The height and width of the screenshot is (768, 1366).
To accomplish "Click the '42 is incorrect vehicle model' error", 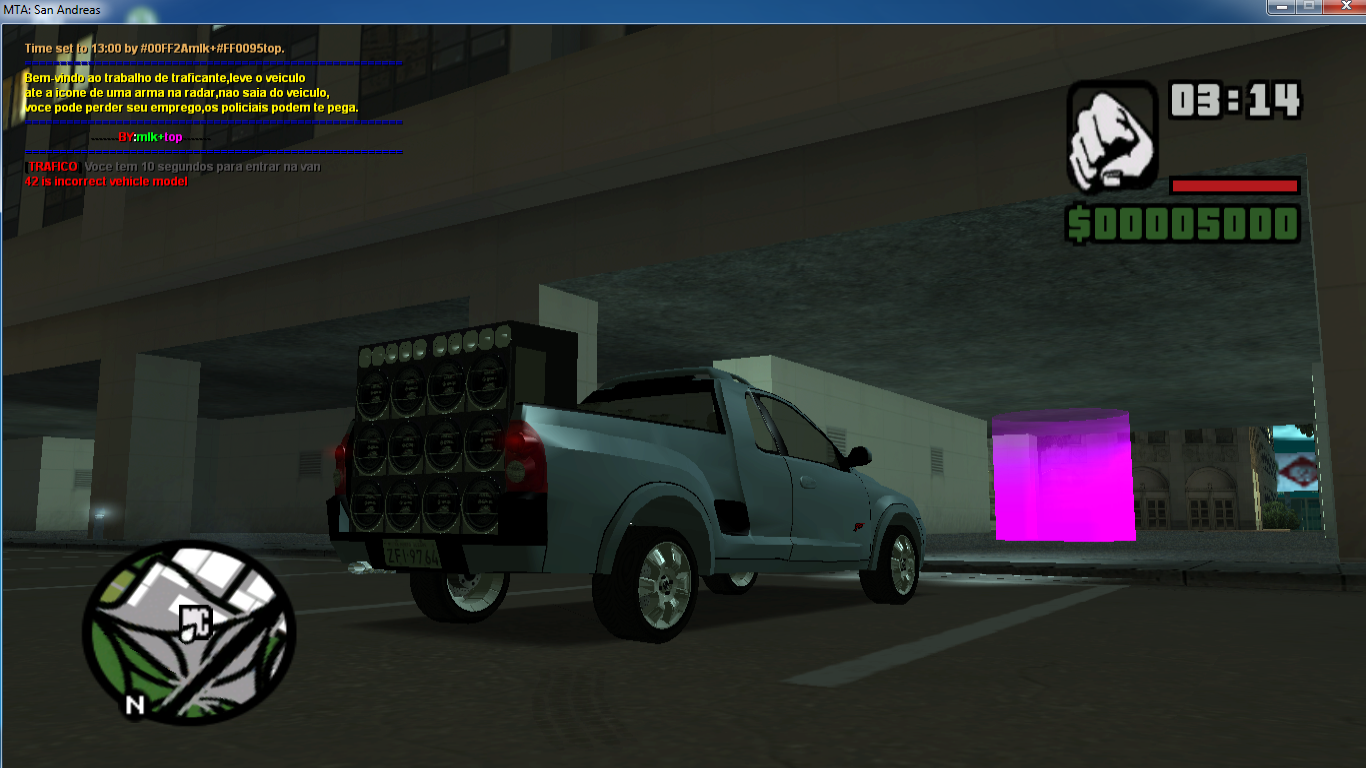I will tap(105, 181).
